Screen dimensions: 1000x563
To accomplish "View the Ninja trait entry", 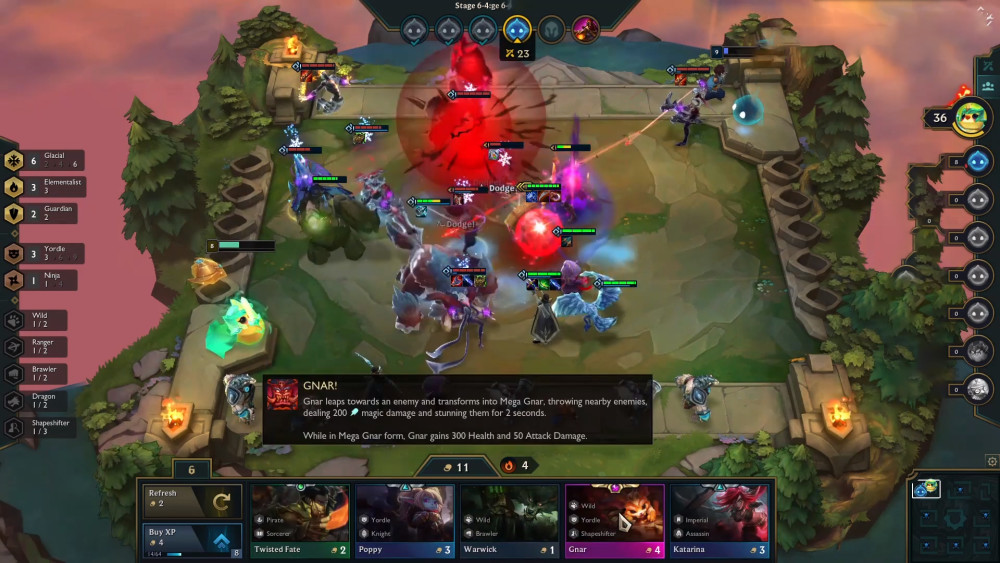I will pyautogui.click(x=45, y=280).
